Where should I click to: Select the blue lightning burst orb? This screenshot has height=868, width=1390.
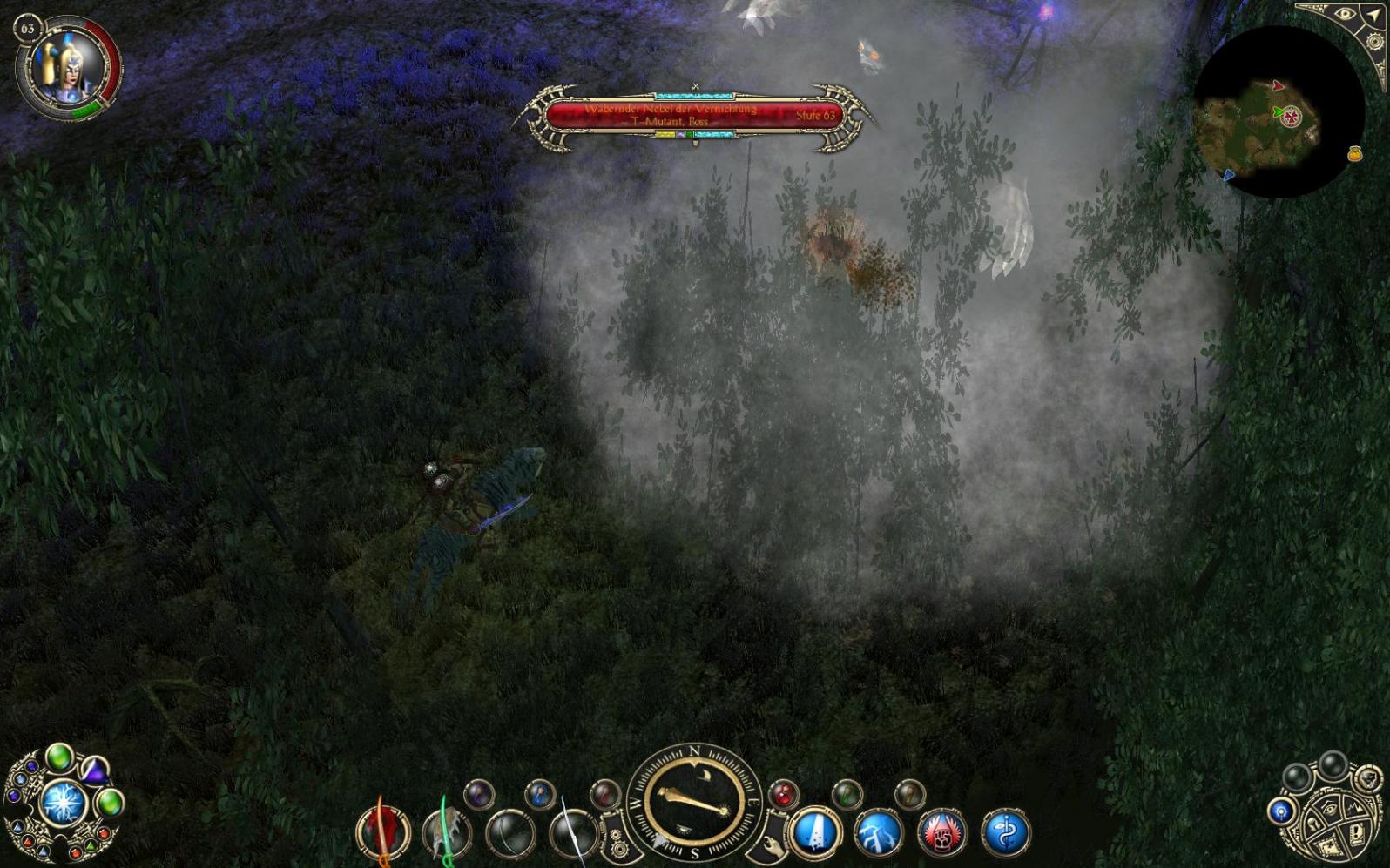[x=63, y=803]
